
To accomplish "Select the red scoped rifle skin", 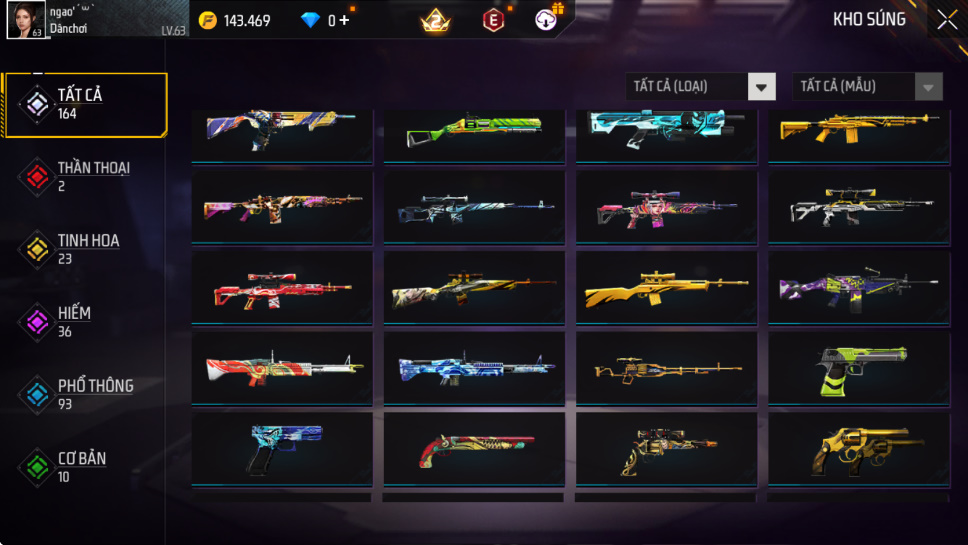I will (281, 288).
